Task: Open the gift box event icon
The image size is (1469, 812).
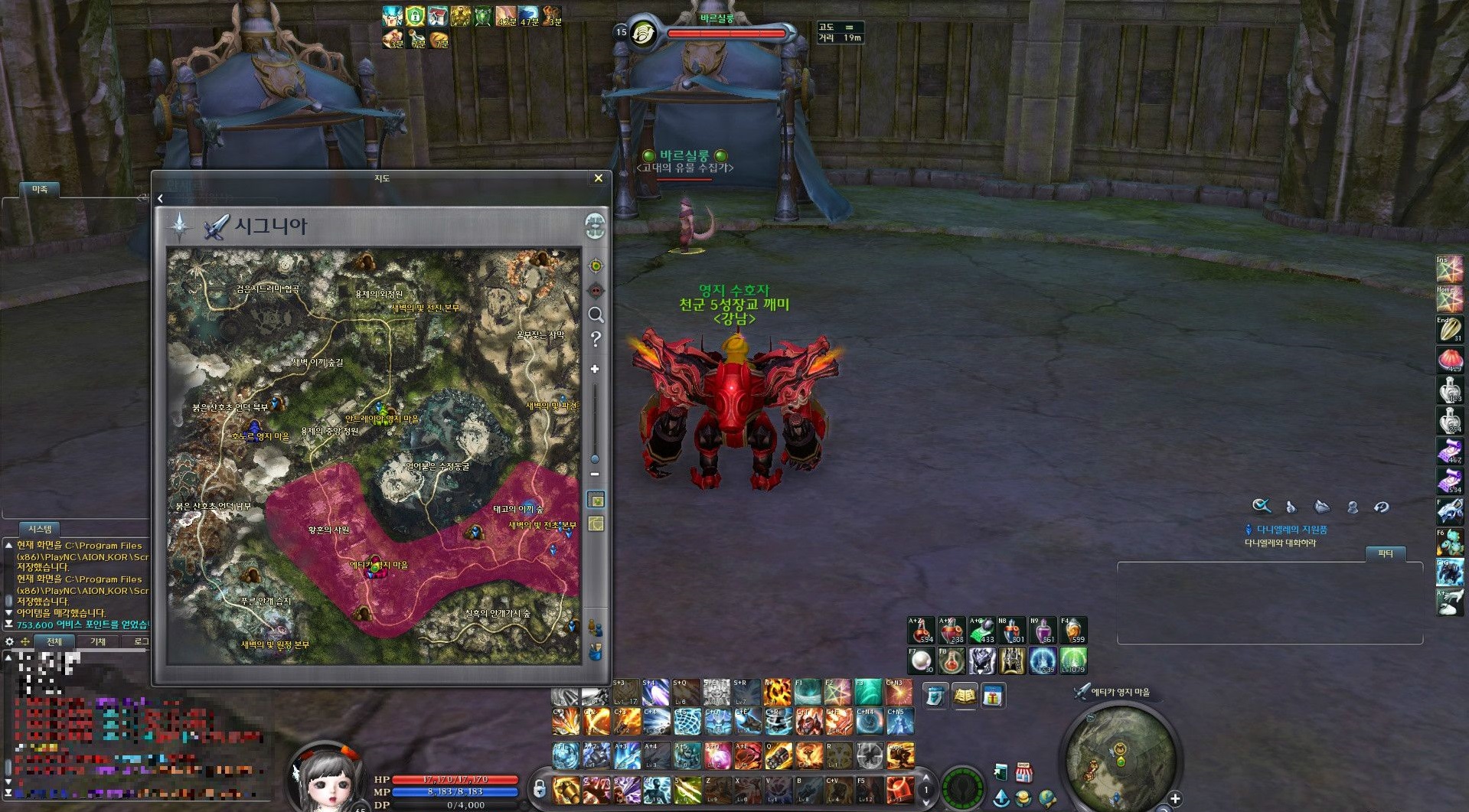Action: point(992,696)
